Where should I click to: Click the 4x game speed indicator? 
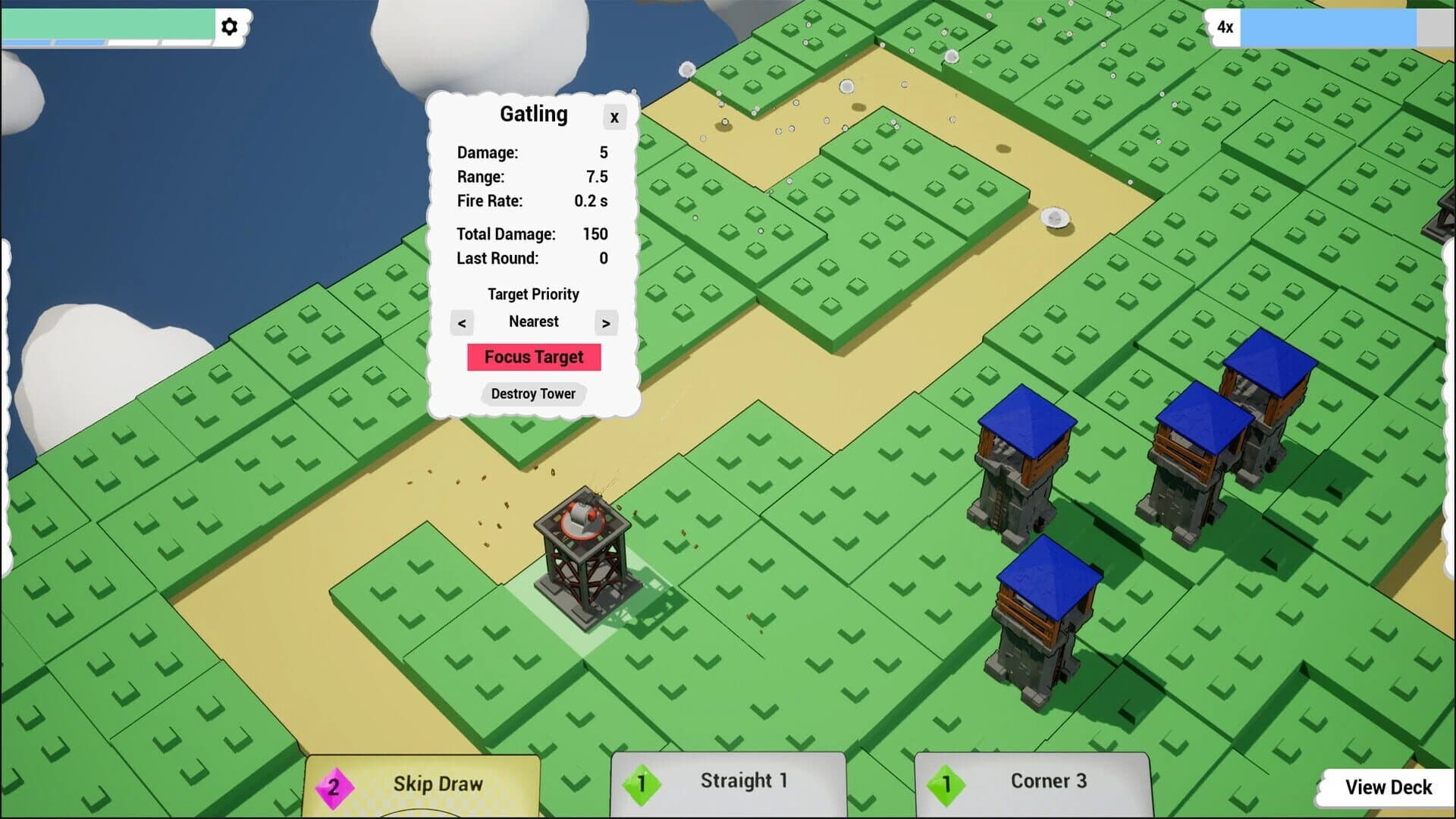coord(1224,27)
